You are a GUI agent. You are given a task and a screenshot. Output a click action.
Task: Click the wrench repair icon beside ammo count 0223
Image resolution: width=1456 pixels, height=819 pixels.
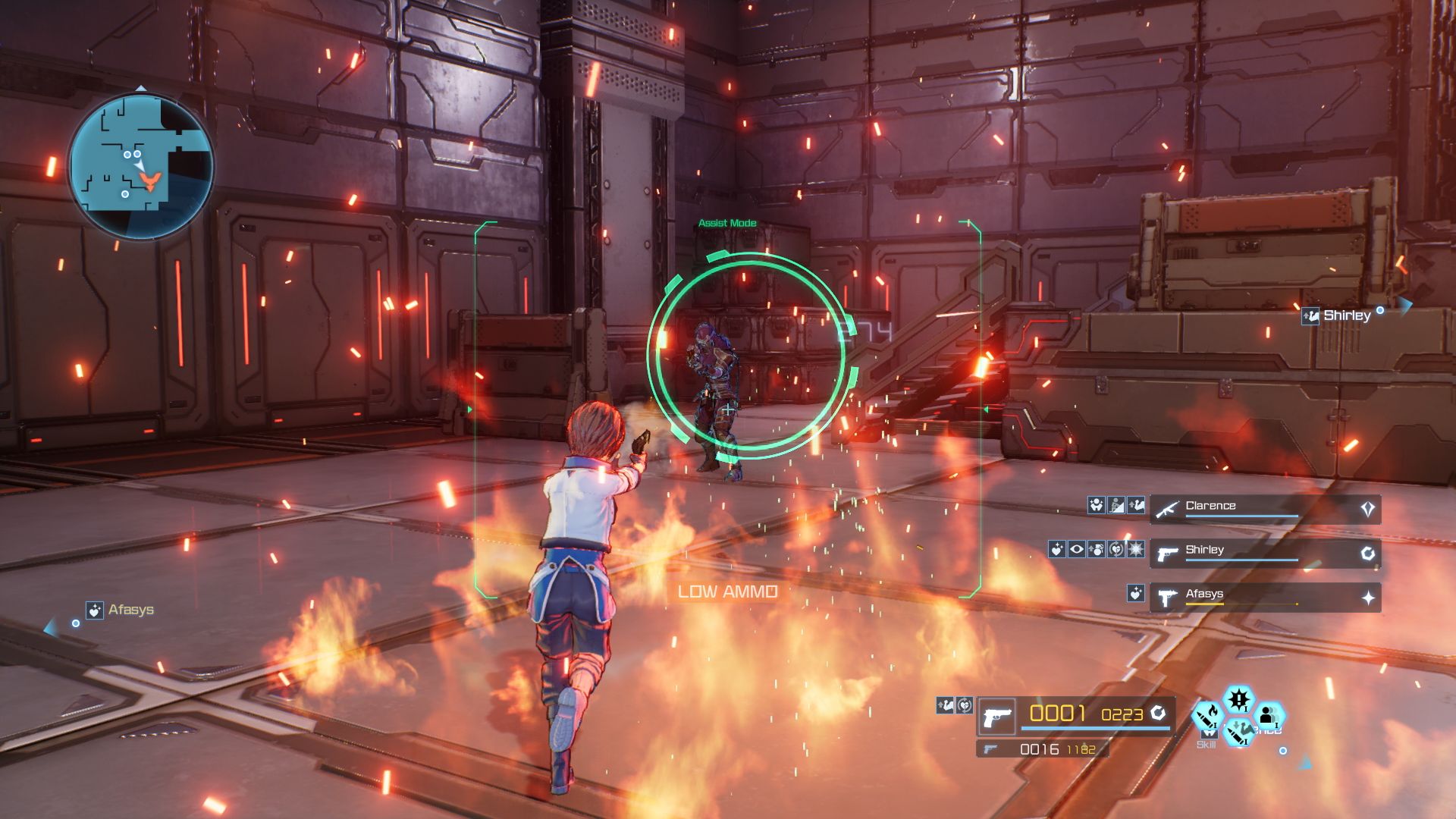click(1159, 714)
